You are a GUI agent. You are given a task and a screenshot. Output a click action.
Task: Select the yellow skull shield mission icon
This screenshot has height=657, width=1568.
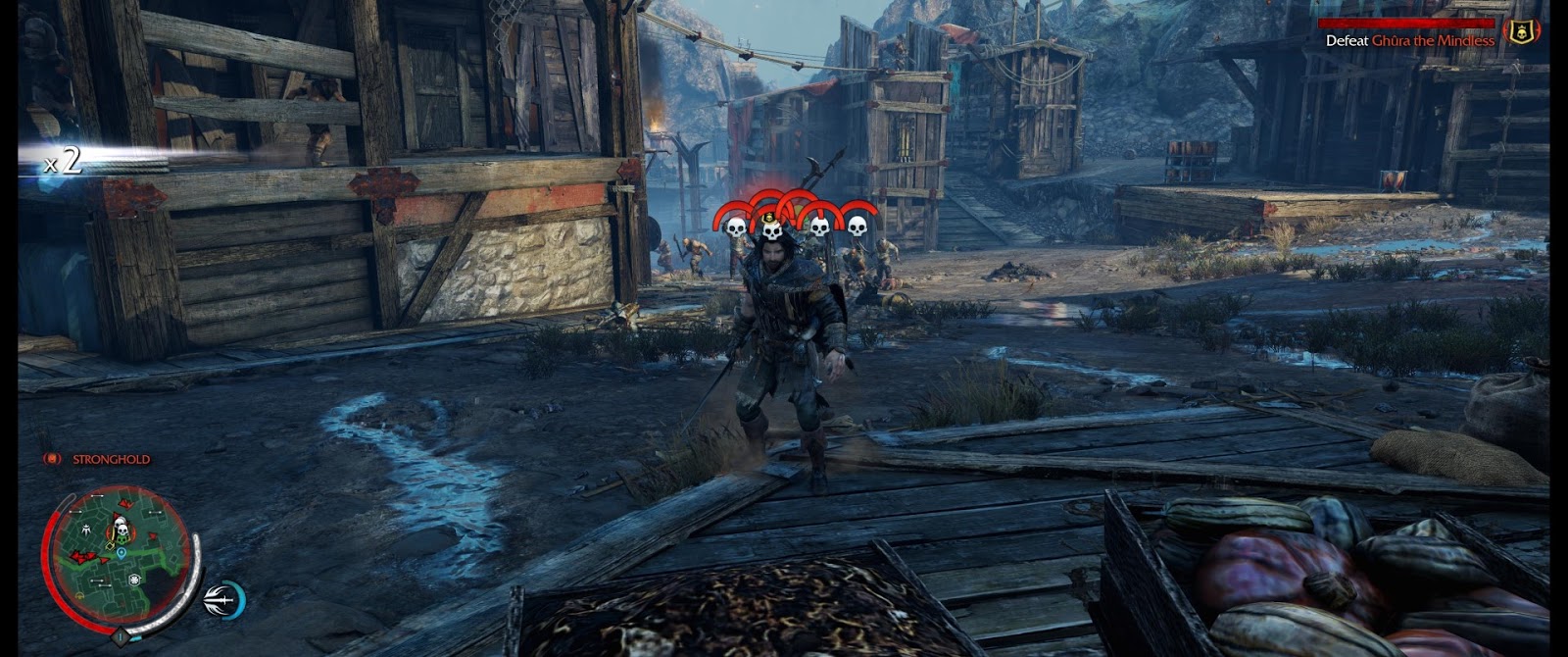[1522, 31]
